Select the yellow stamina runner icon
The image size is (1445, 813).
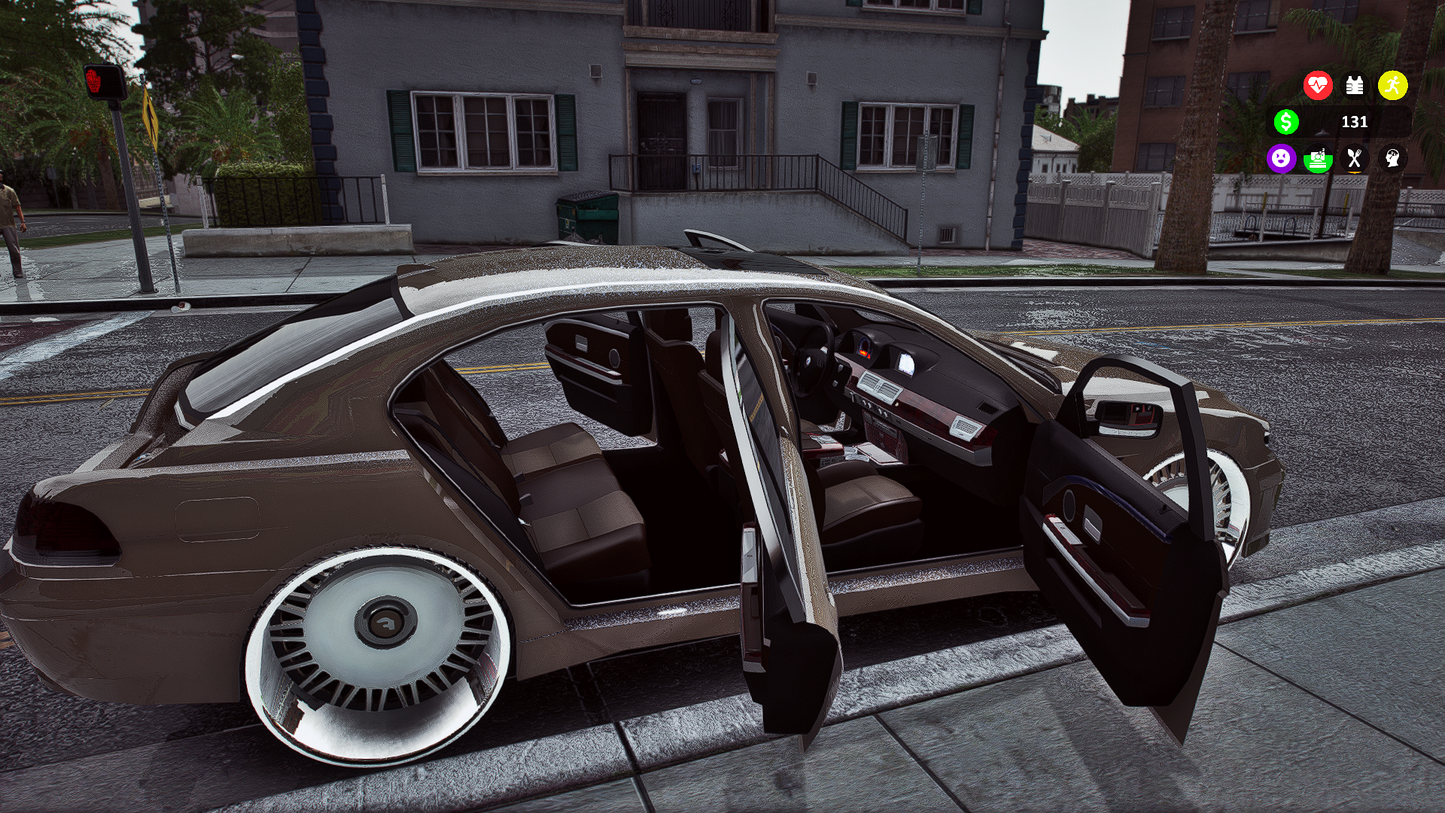tap(1393, 85)
